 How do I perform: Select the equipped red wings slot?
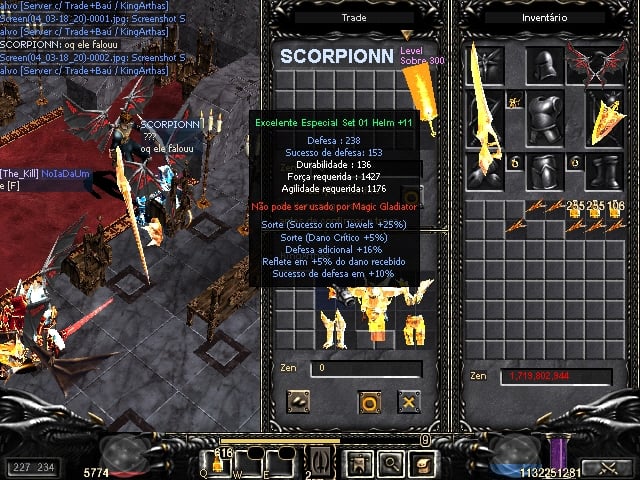pos(602,65)
